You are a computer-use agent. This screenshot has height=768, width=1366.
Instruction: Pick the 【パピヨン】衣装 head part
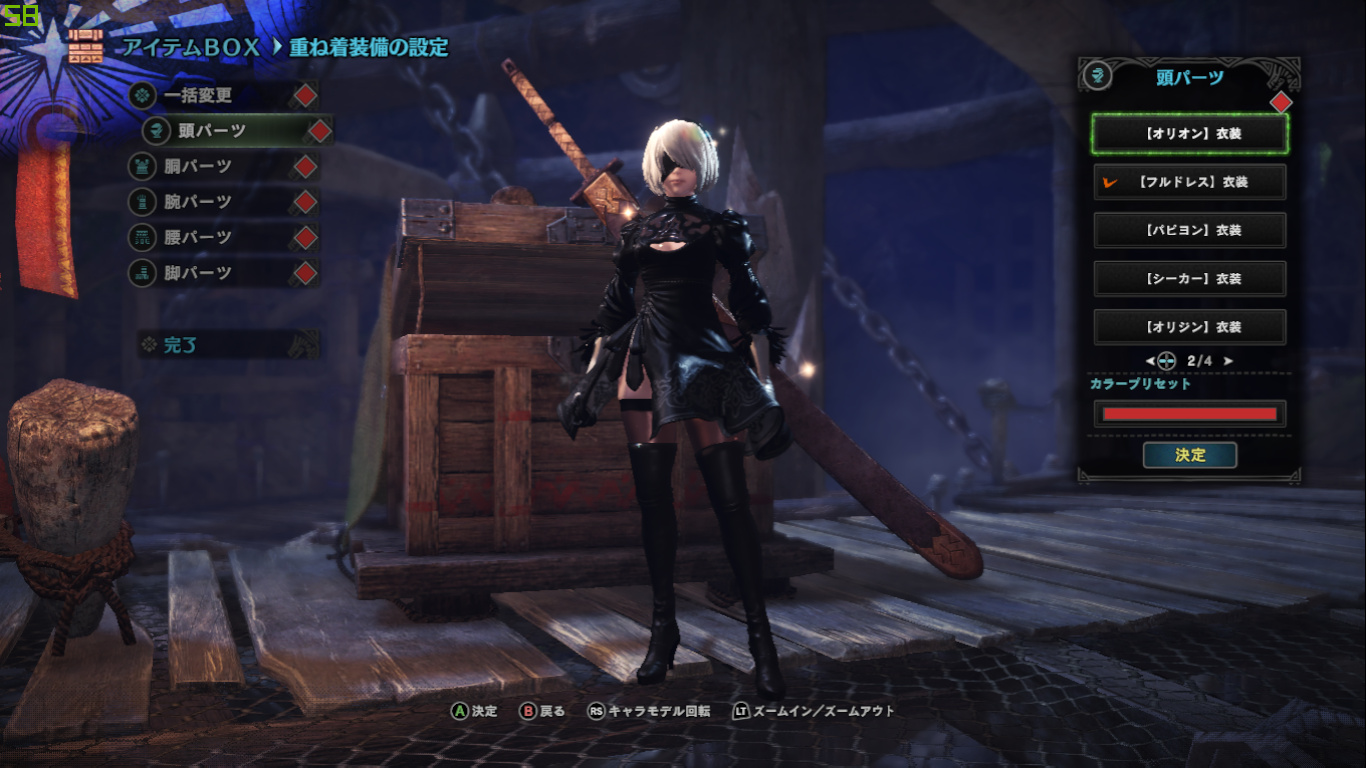tap(1190, 230)
